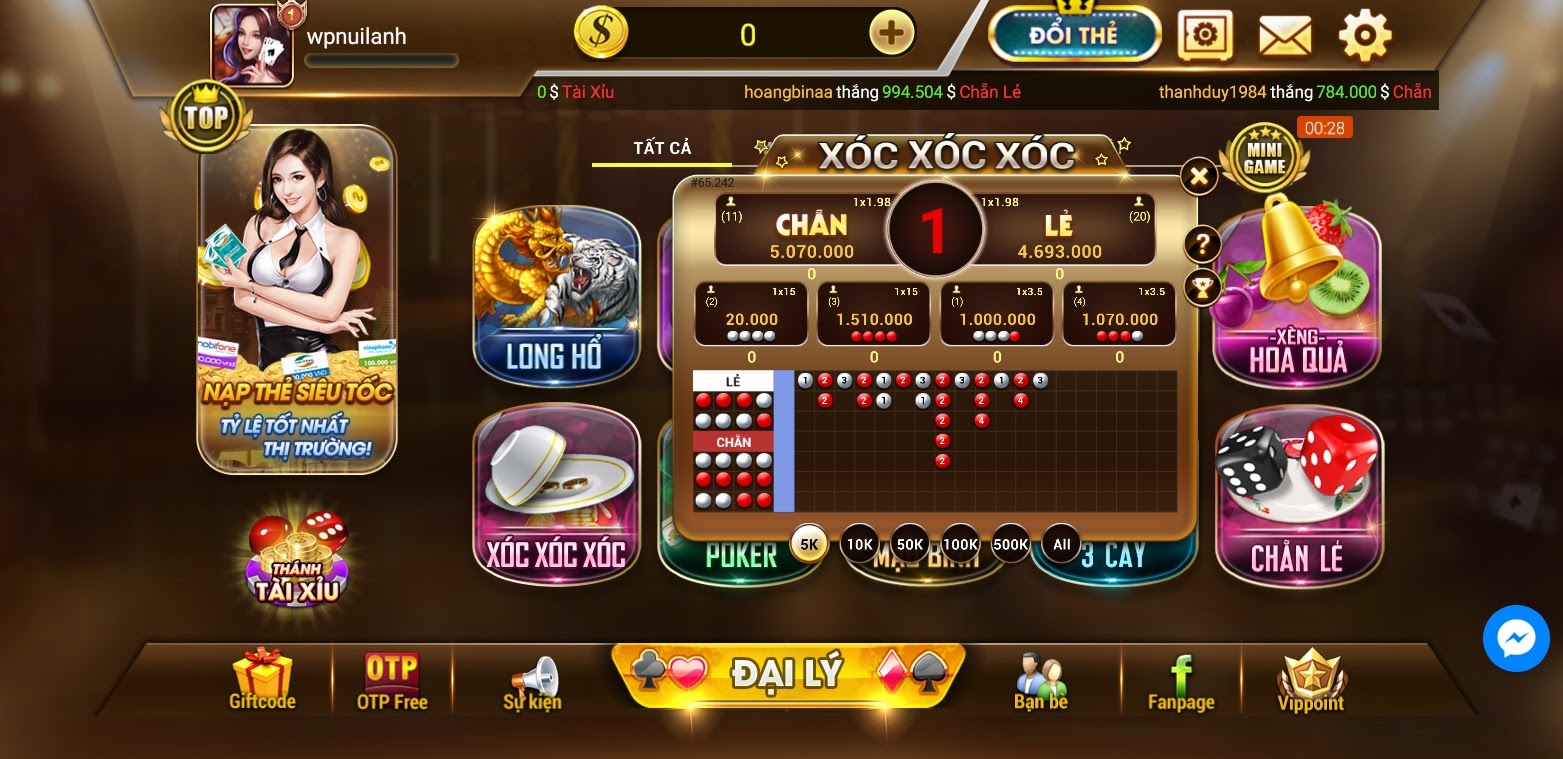Open the Đổi Thẻ card exchange

tap(1074, 34)
